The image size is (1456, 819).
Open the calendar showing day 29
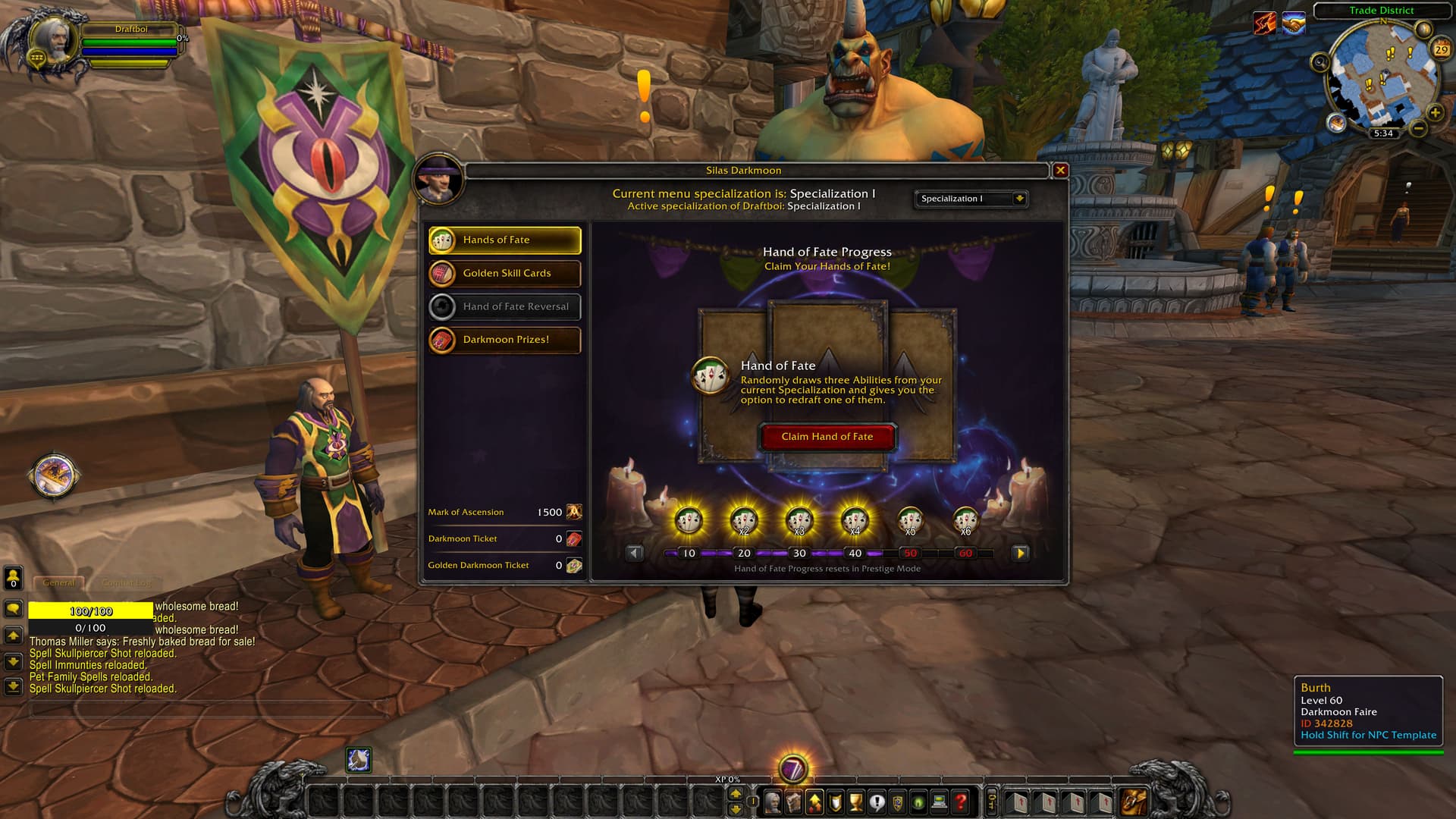pyautogui.click(x=1441, y=49)
